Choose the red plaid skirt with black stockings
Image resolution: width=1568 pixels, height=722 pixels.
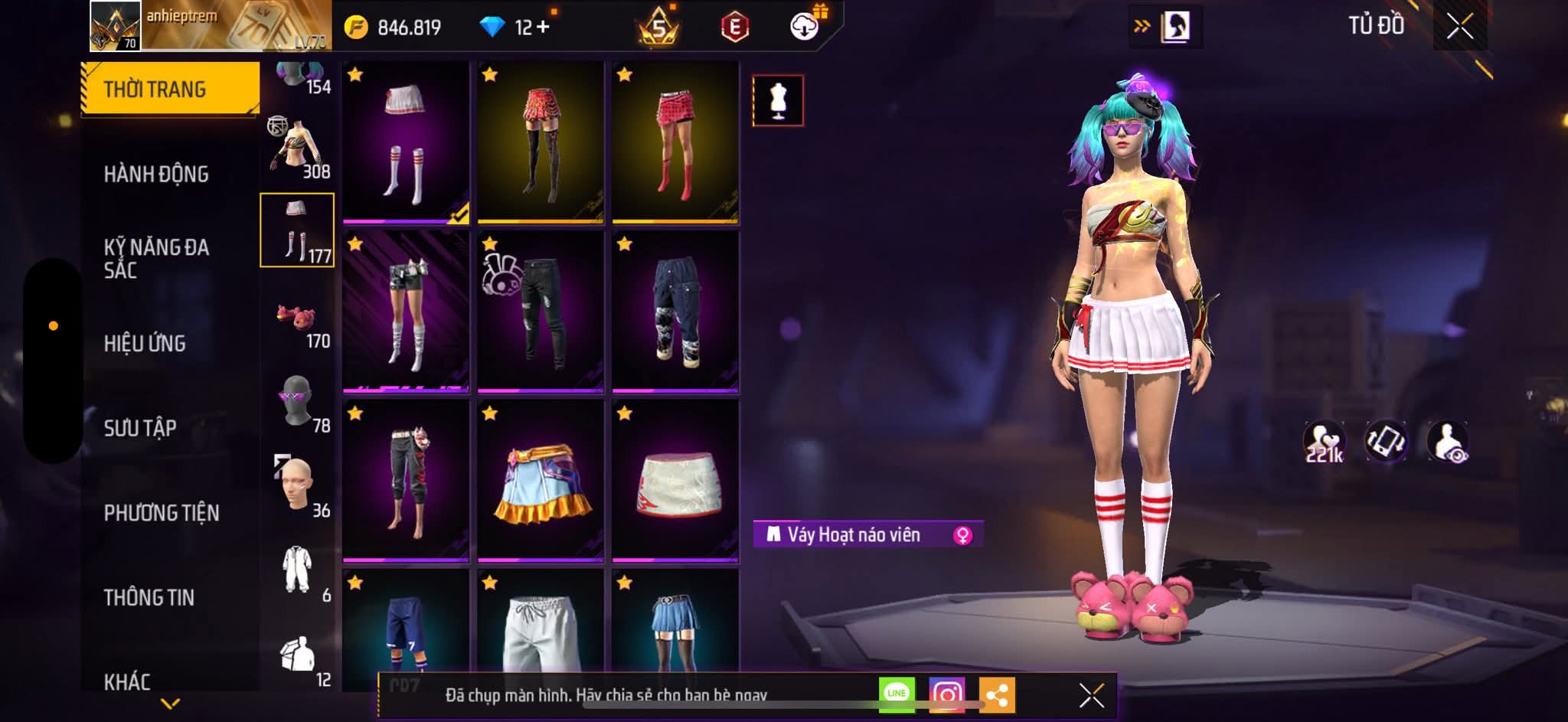pos(541,142)
